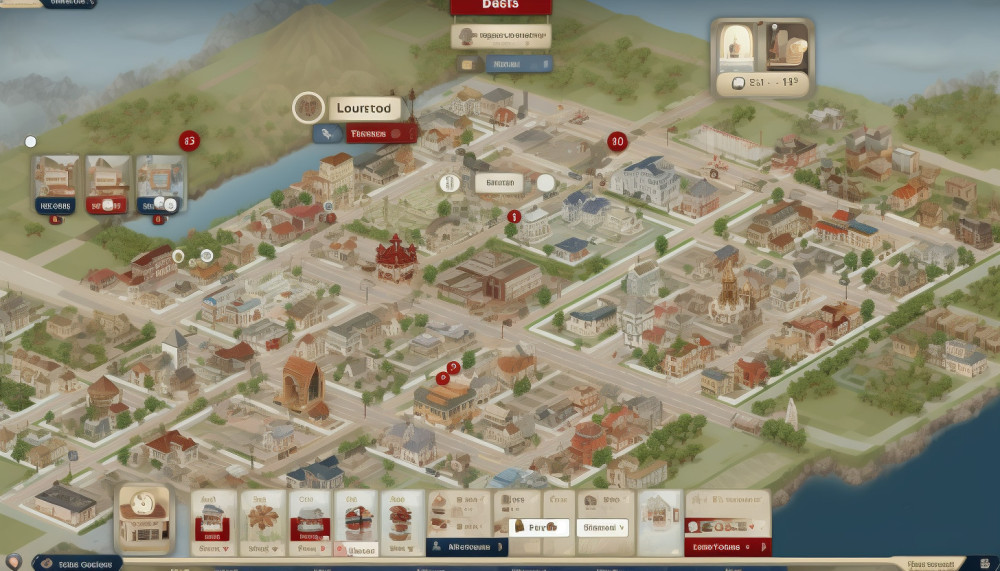This screenshot has width=1000, height=571.
Task: Click the round portrait icon beside Loursted
Action: point(308,108)
